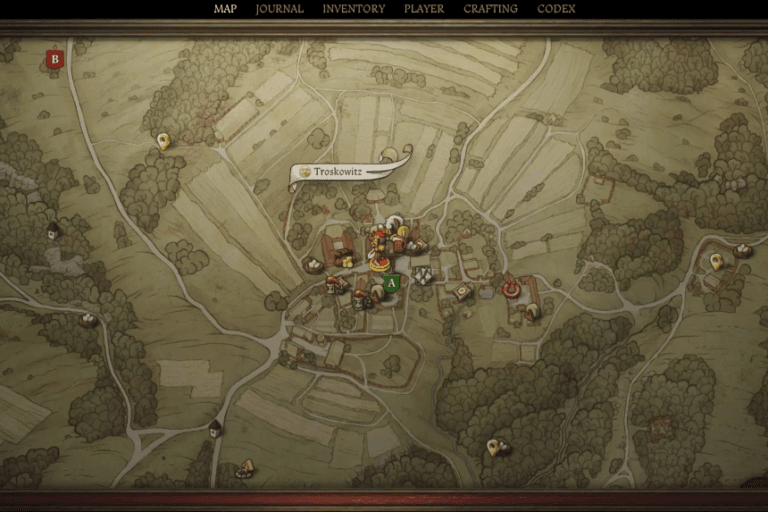Open the Codex tab
This screenshot has height=512, width=768.
point(556,9)
